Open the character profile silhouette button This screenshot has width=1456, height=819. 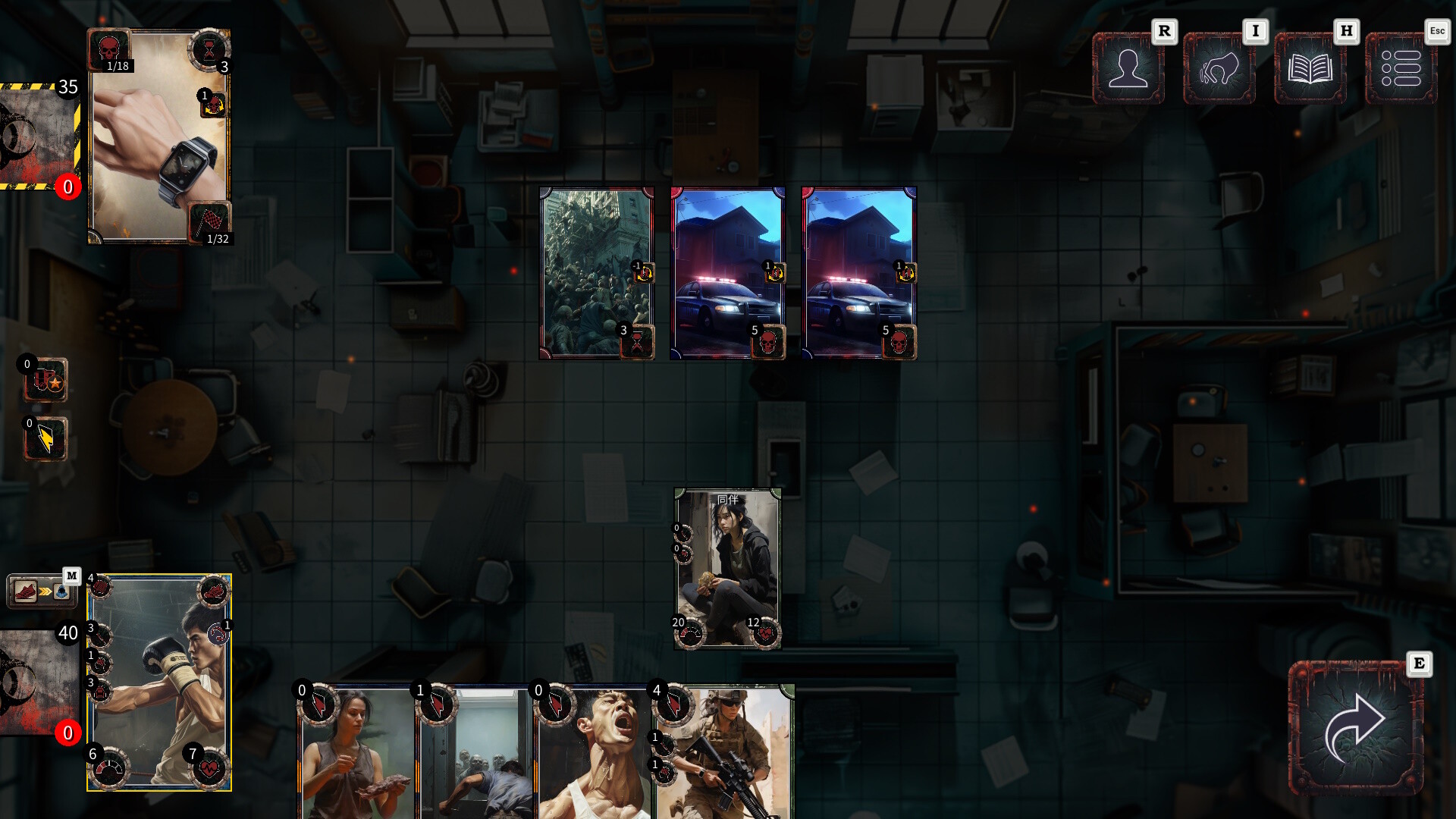[1128, 68]
